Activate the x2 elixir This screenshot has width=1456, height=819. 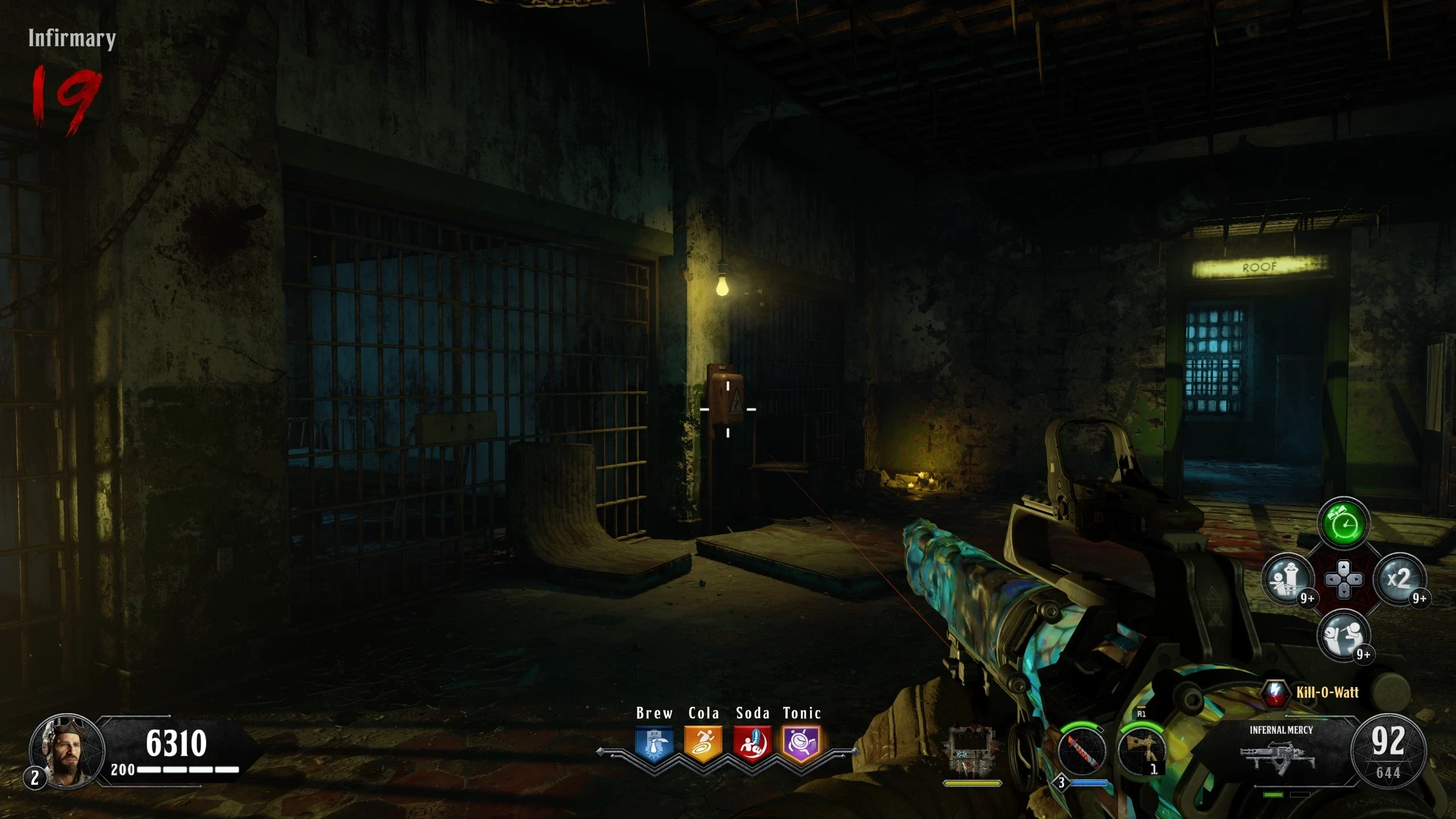pyautogui.click(x=1399, y=580)
